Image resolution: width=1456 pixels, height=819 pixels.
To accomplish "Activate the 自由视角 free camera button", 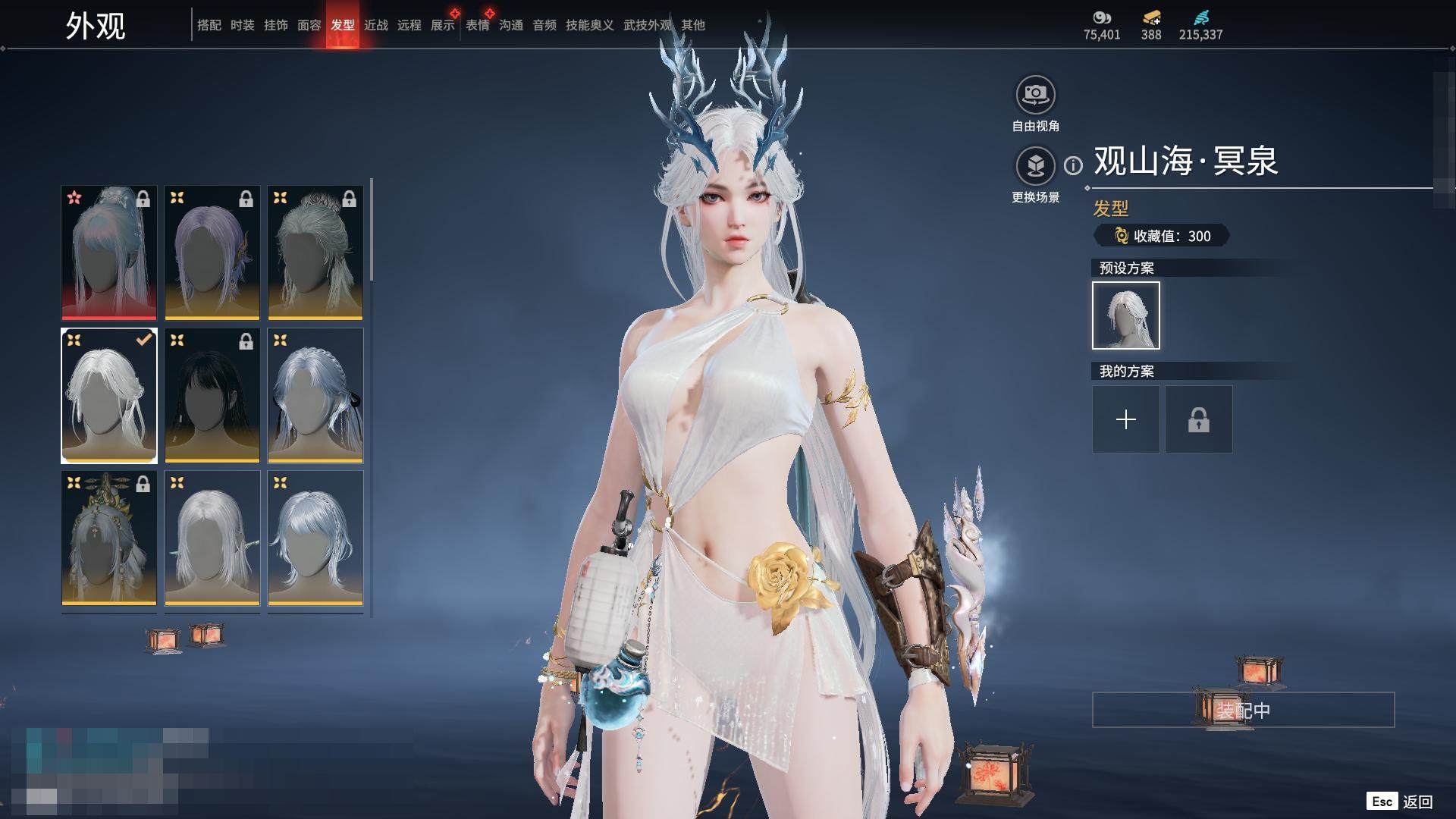I will click(x=1035, y=95).
